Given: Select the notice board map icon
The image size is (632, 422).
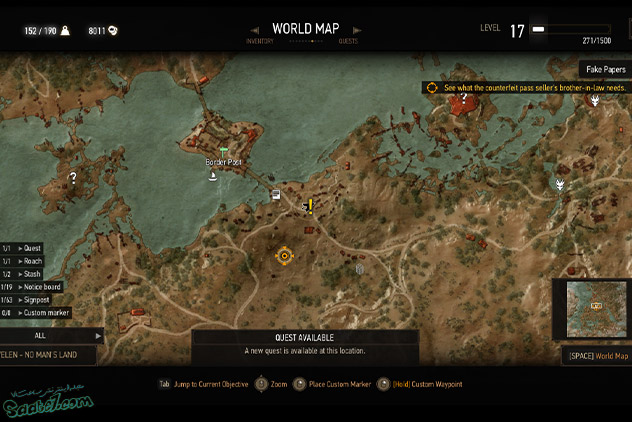Looking at the screenshot, I should (275, 195).
